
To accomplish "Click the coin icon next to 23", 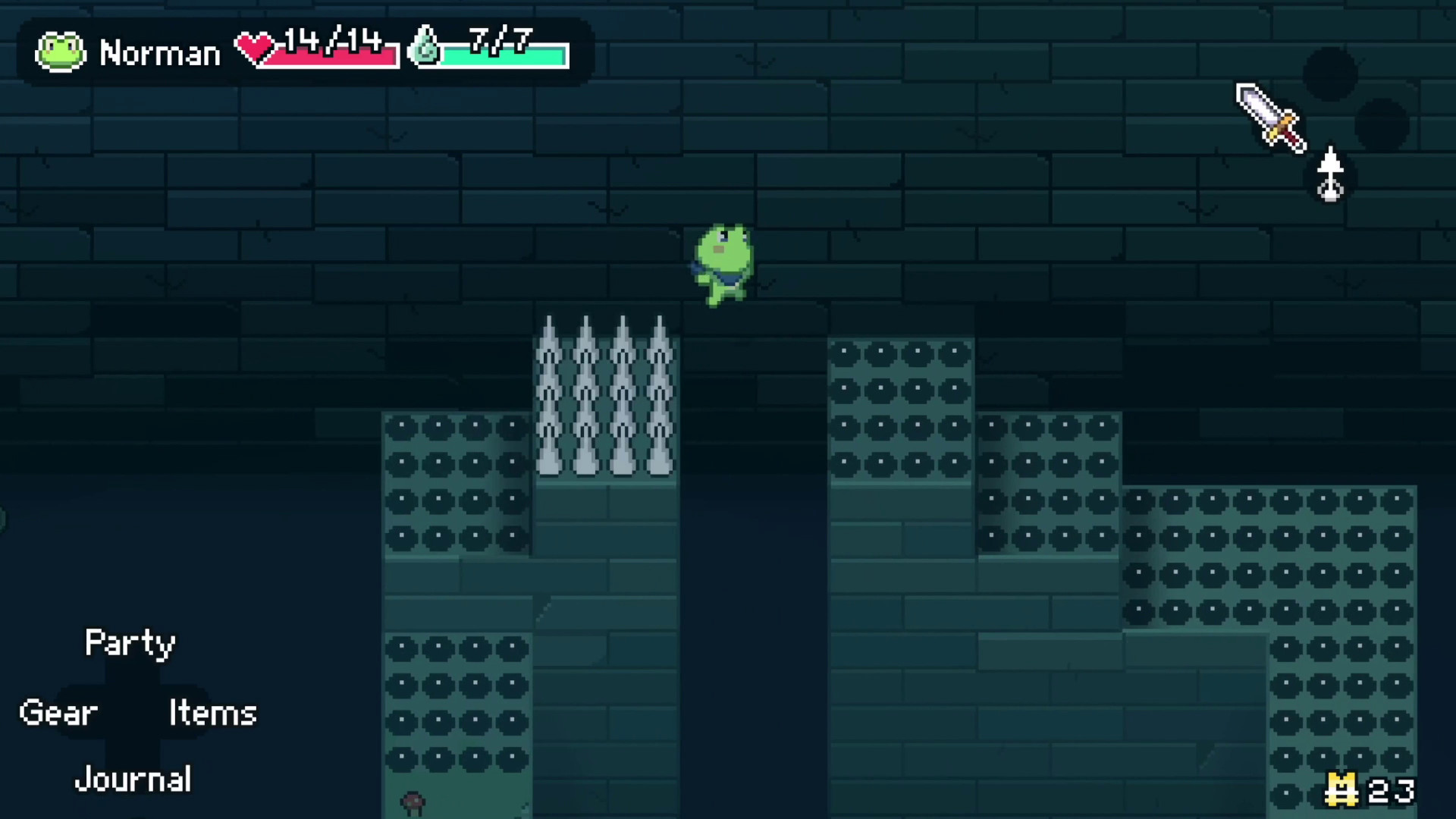I will coord(1342,789).
